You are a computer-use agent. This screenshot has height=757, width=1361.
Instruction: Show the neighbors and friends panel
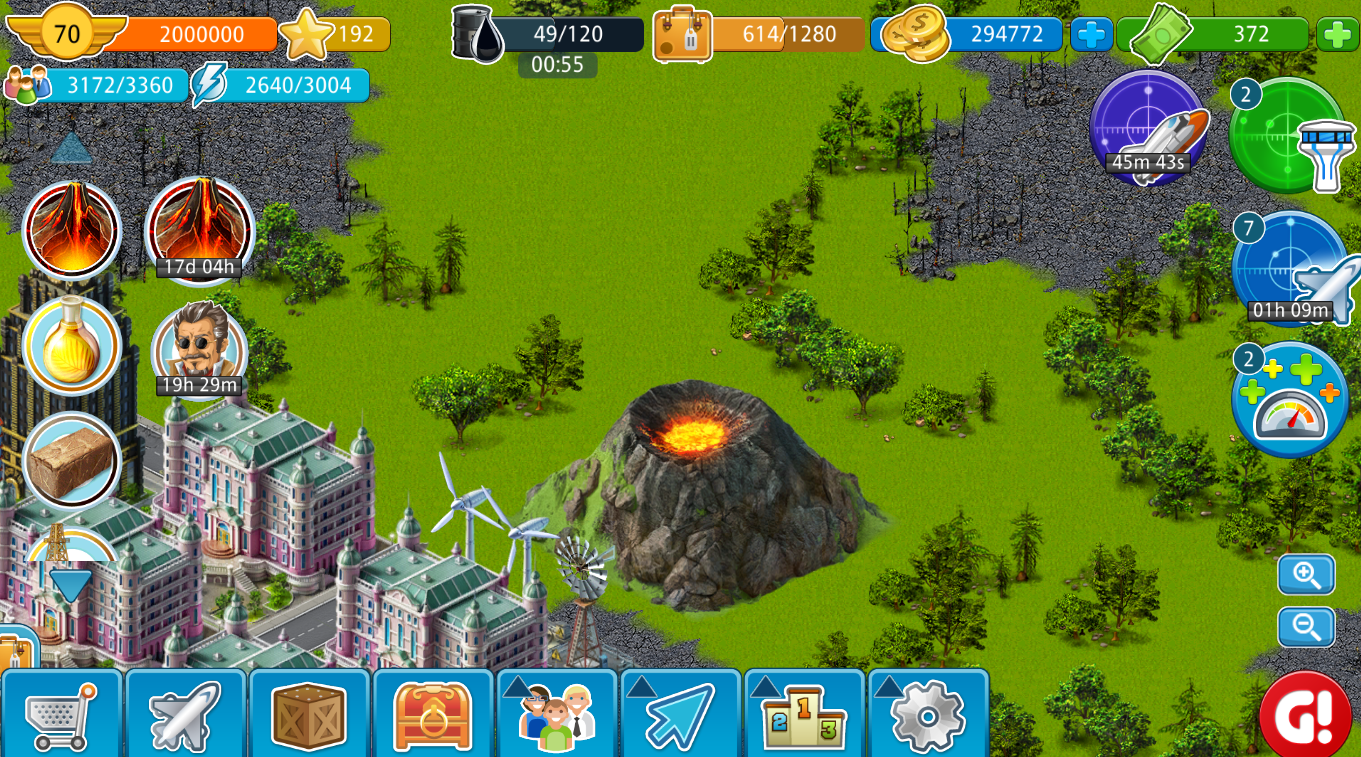[x=557, y=714]
